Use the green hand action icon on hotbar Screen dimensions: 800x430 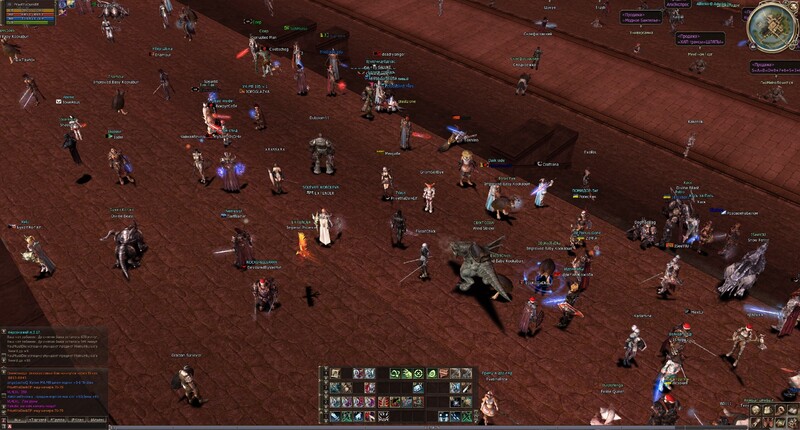click(406, 374)
